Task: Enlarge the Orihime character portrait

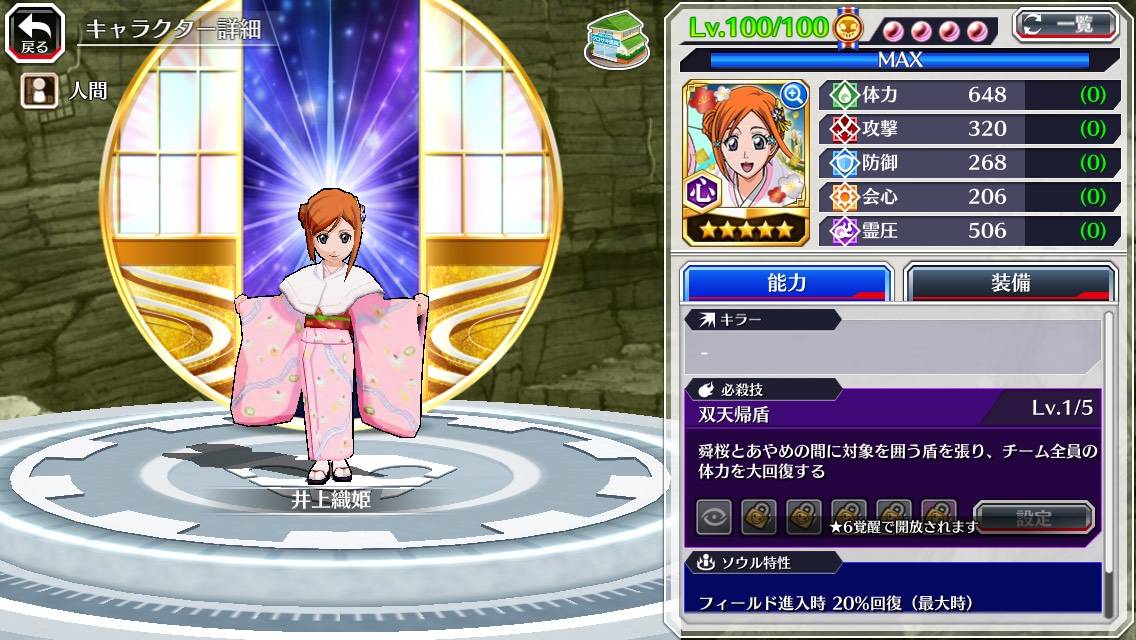Action: coord(794,95)
